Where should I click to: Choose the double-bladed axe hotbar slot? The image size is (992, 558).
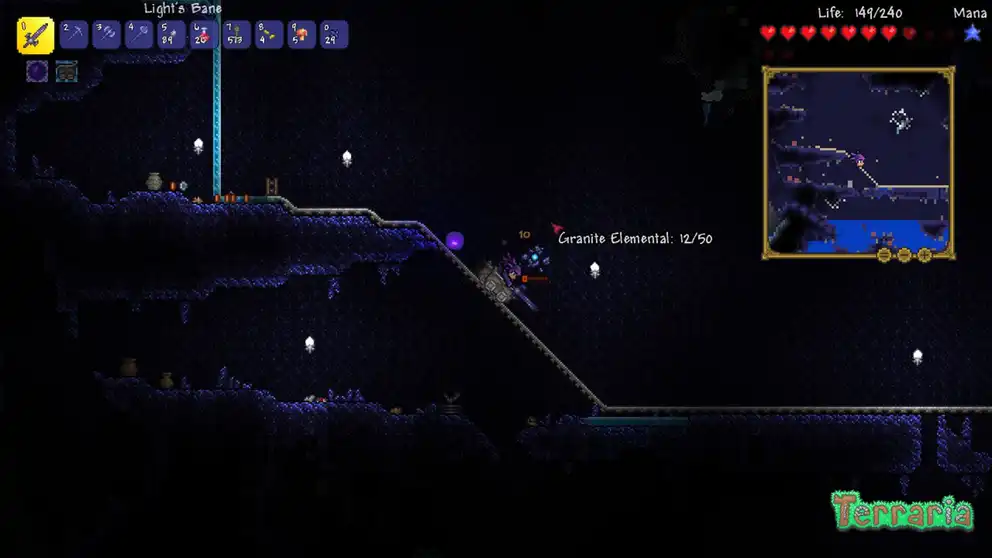pyautogui.click(x=107, y=35)
